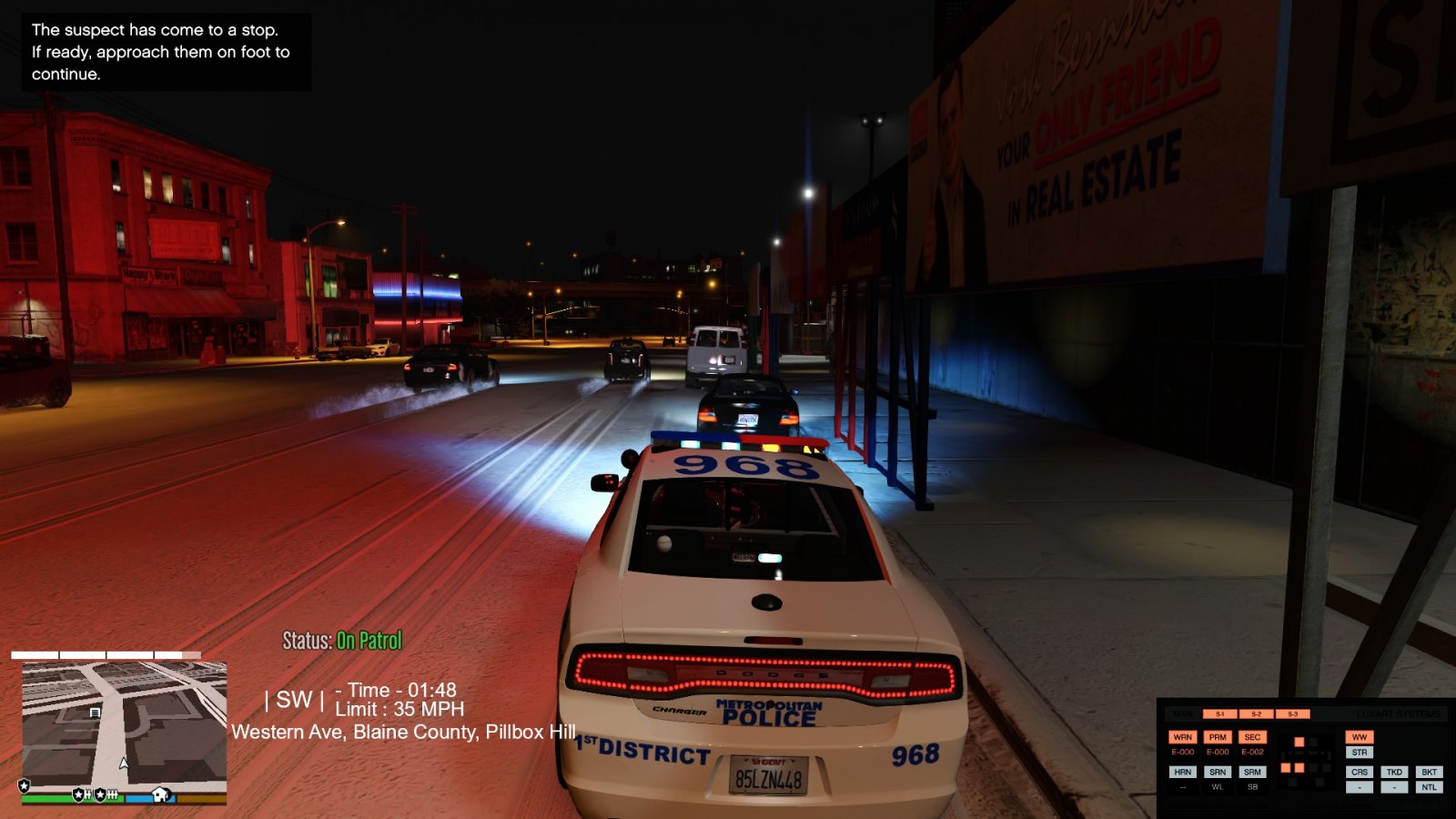The image size is (1456, 819).
Task: Click the BKT button
Action: click(1429, 772)
